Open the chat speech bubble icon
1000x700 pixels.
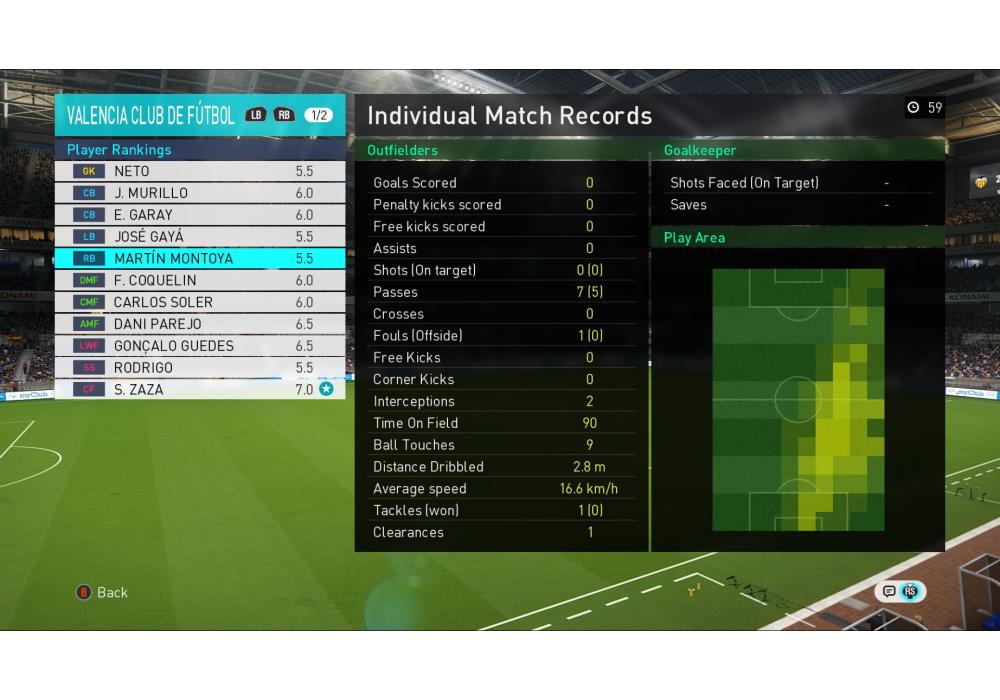(x=887, y=592)
